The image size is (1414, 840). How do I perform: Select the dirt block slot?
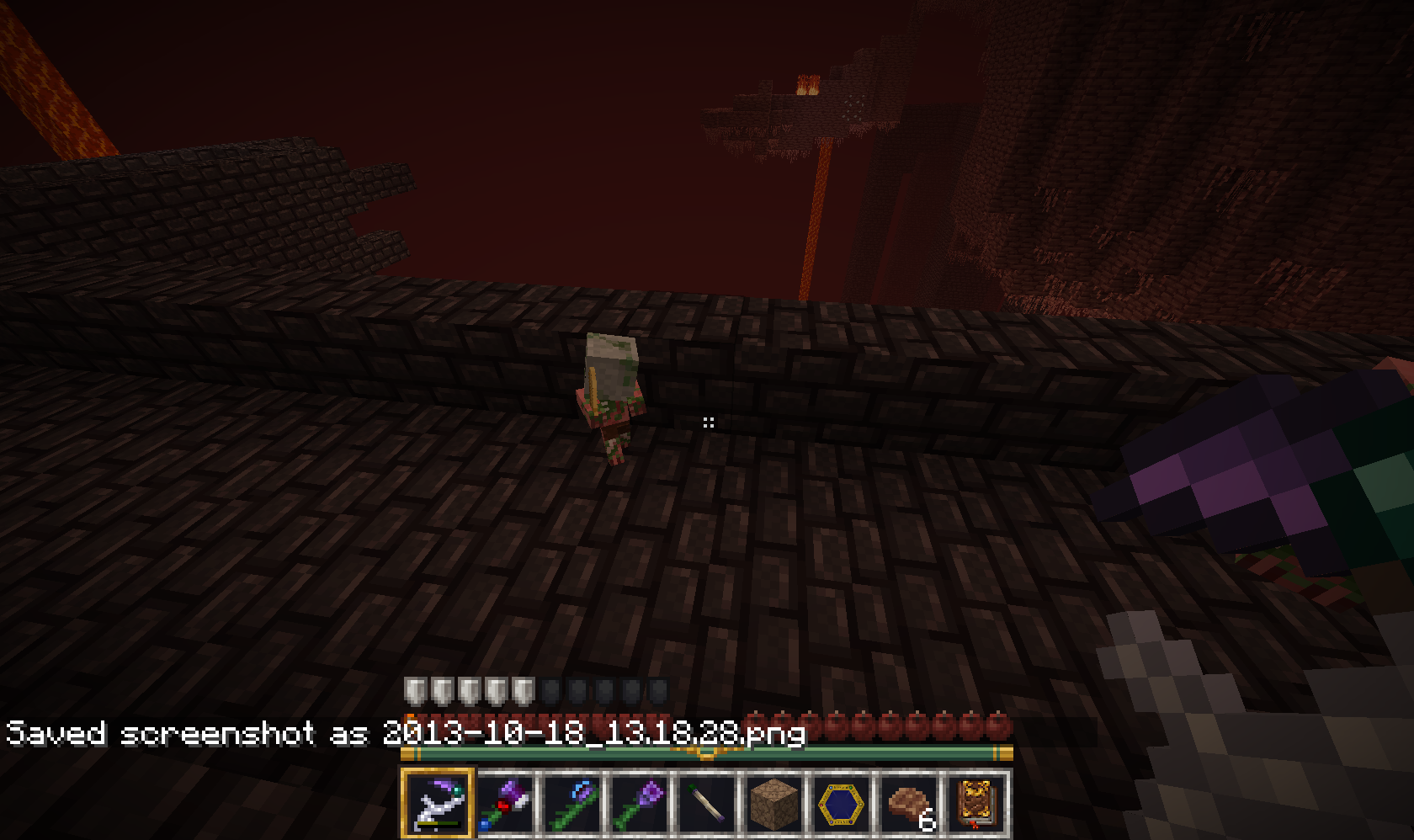[774, 802]
